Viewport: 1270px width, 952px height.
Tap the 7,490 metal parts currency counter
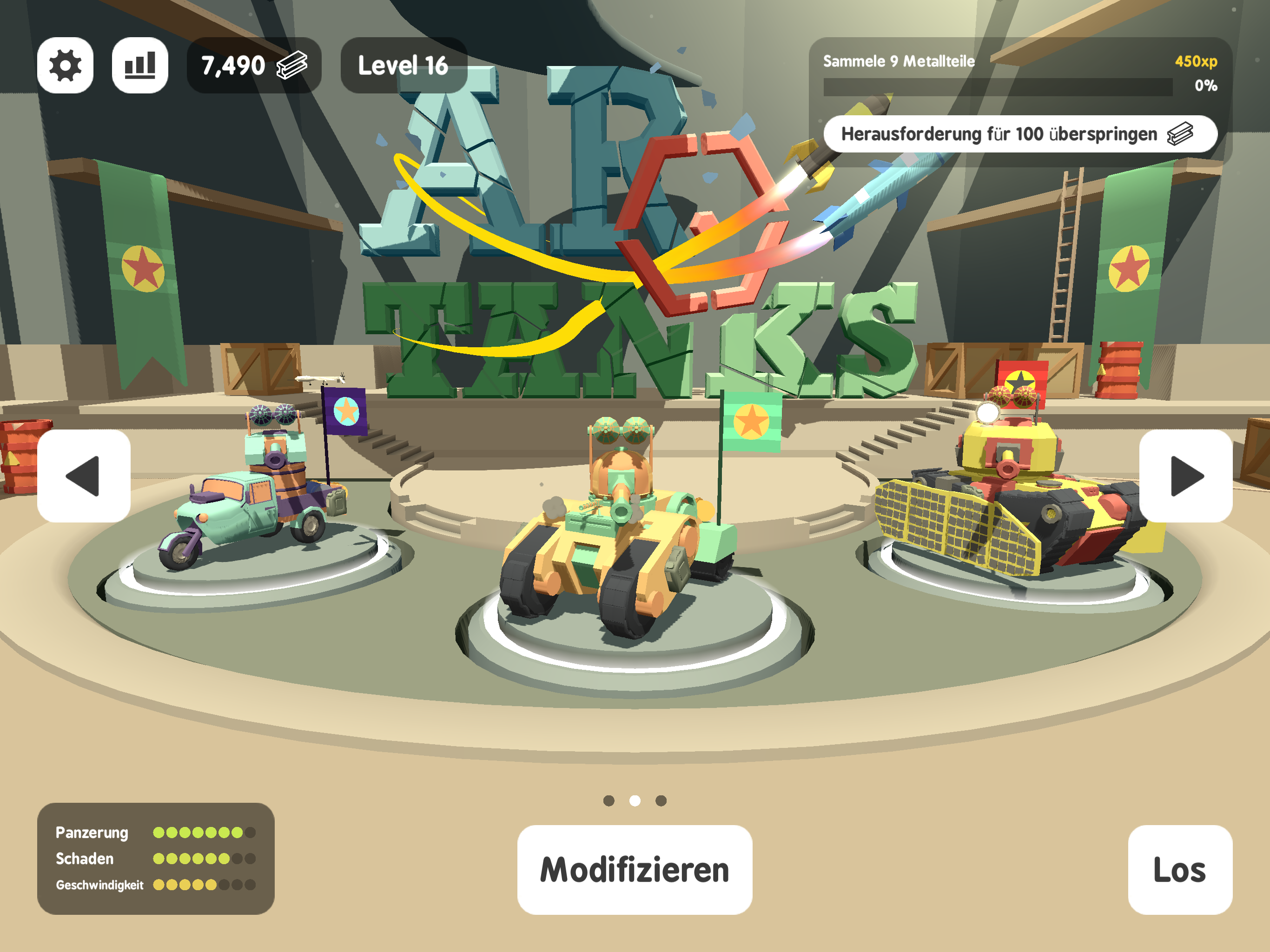(253, 66)
